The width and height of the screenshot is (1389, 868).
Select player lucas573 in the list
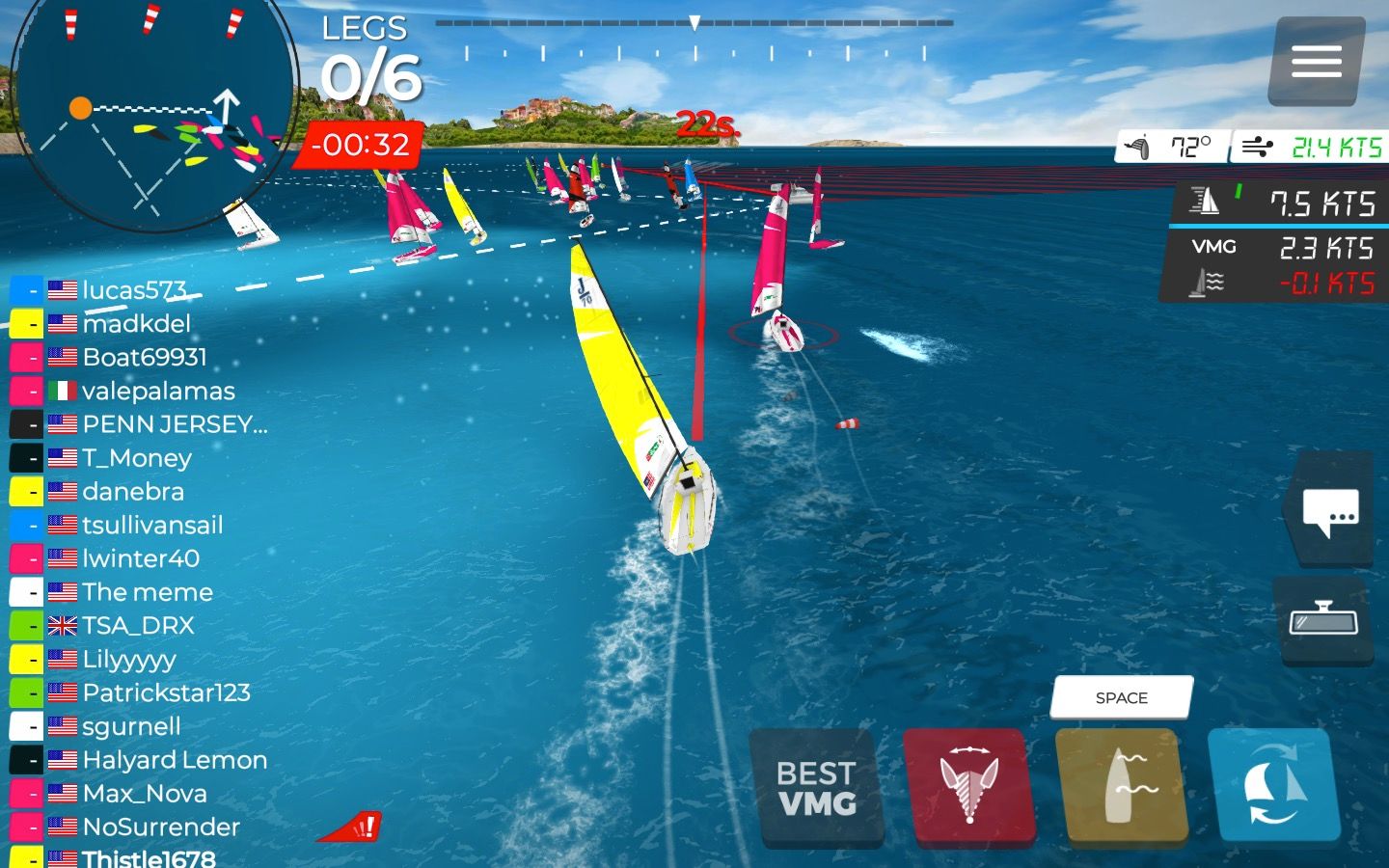click(x=133, y=289)
